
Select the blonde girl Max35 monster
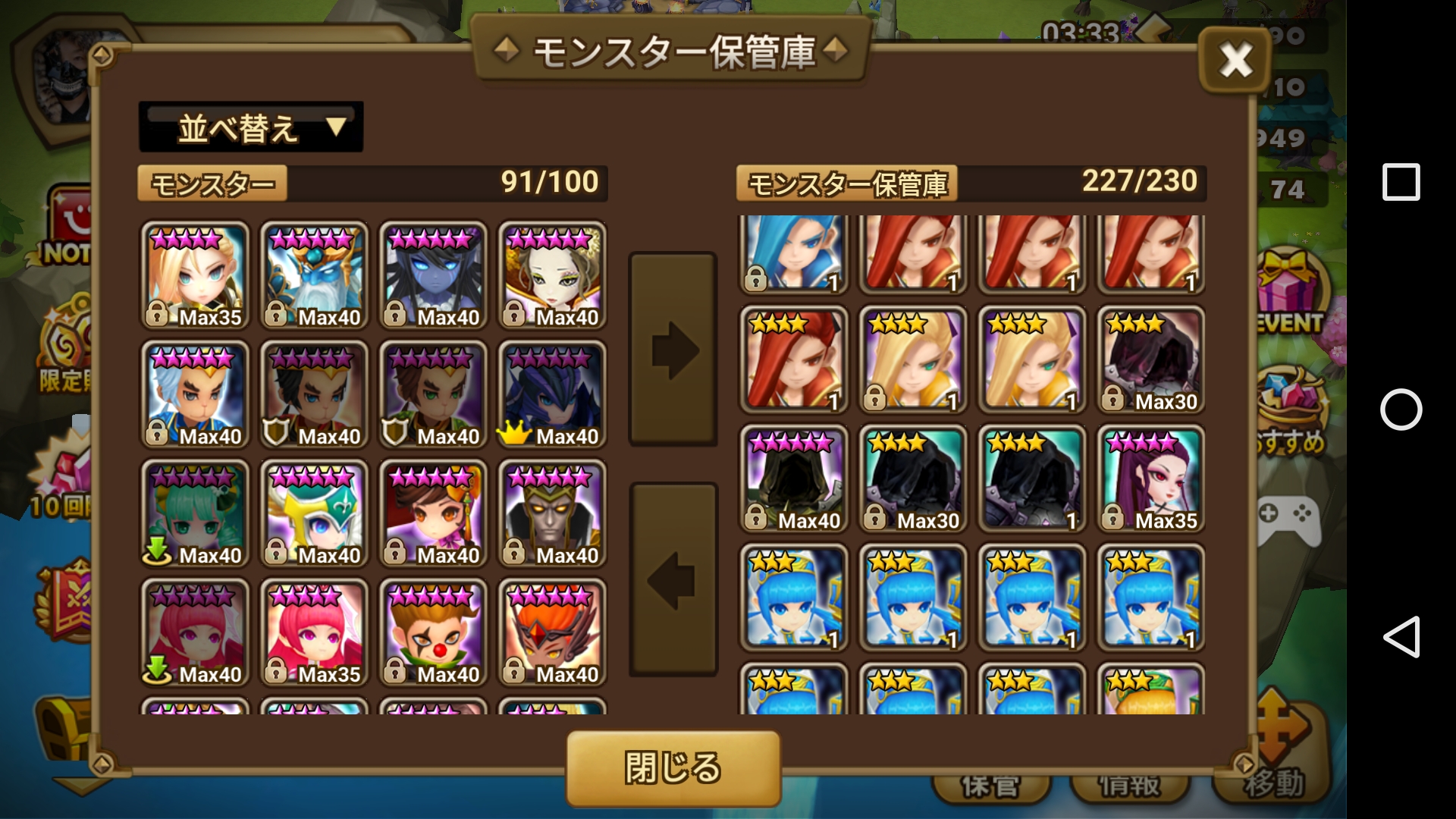coord(195,275)
